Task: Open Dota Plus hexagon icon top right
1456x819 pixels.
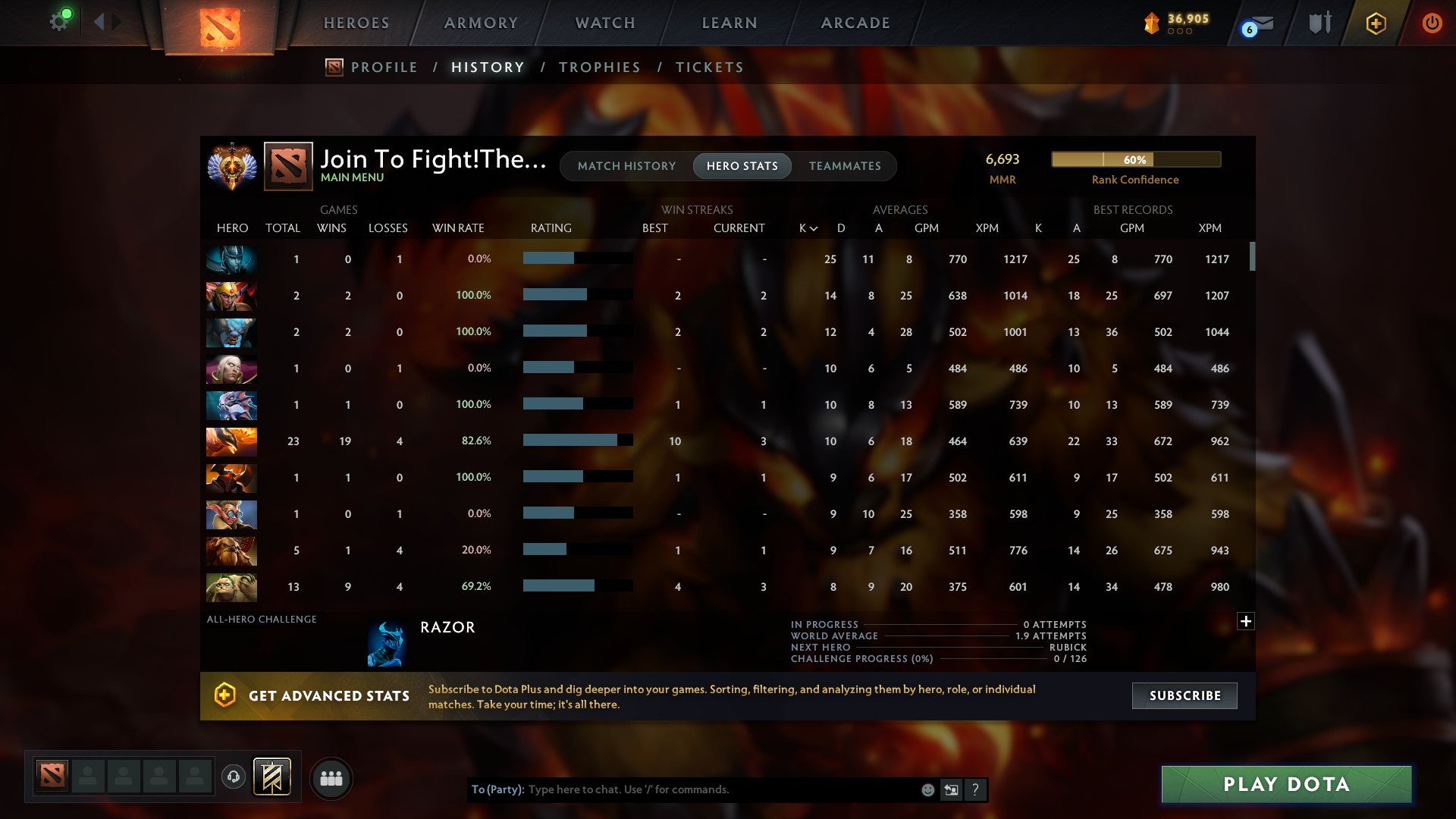Action: (1376, 23)
